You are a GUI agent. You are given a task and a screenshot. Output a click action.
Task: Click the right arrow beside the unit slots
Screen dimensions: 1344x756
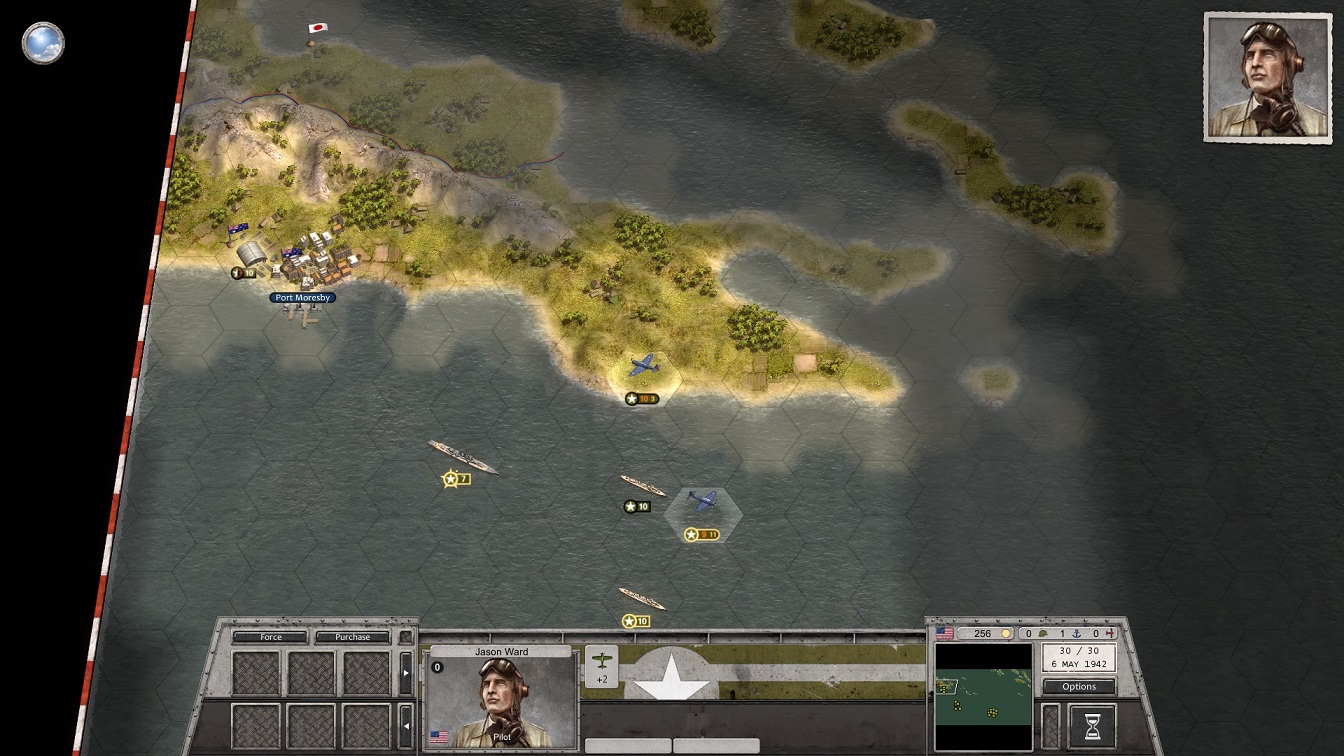click(405, 673)
